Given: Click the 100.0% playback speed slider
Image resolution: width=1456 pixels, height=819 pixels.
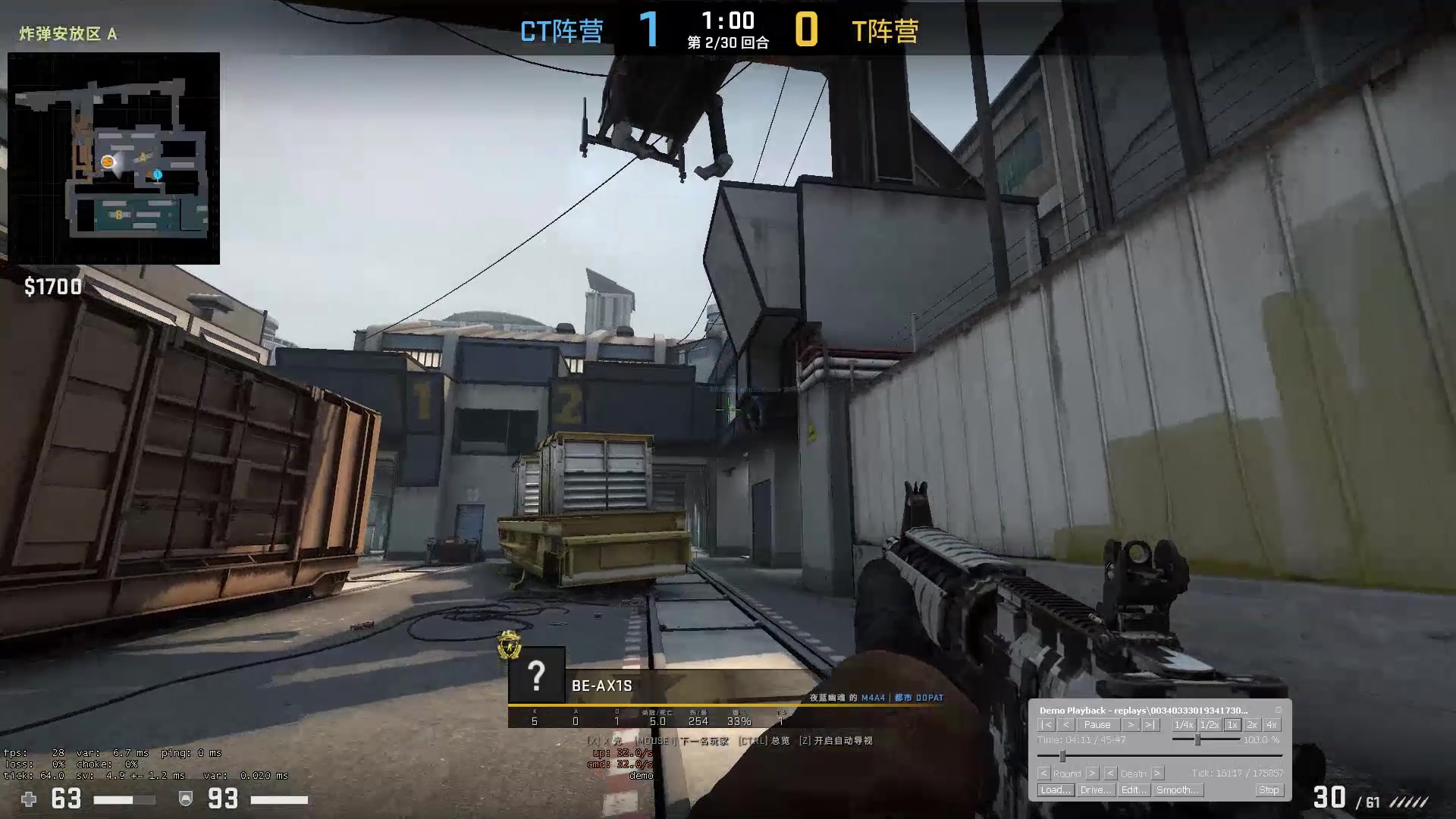Looking at the screenshot, I should [x=1197, y=739].
